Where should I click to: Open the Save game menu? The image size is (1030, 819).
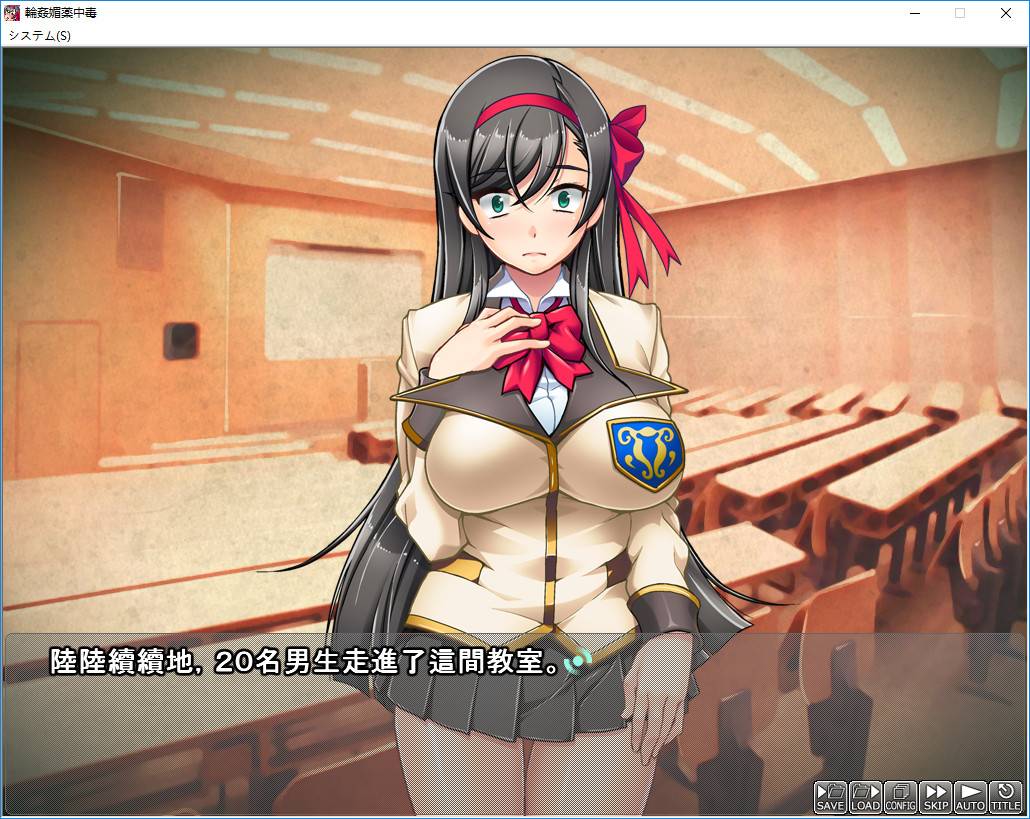pos(830,796)
